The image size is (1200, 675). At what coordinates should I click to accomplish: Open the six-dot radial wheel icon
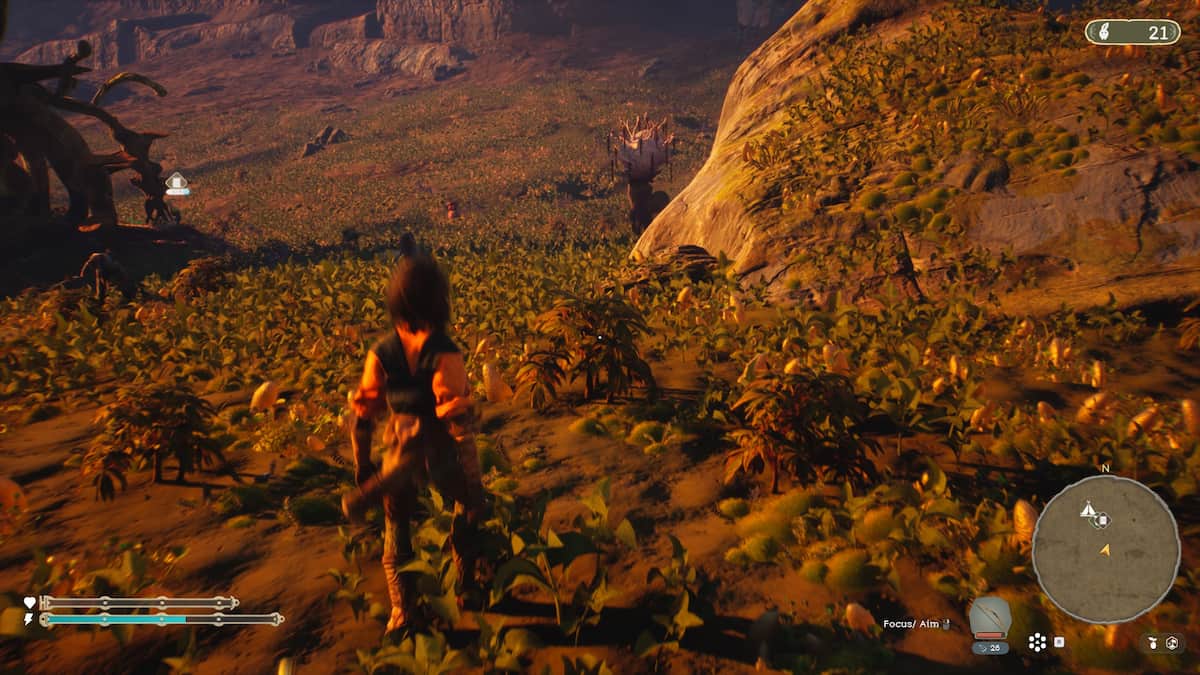(1037, 642)
